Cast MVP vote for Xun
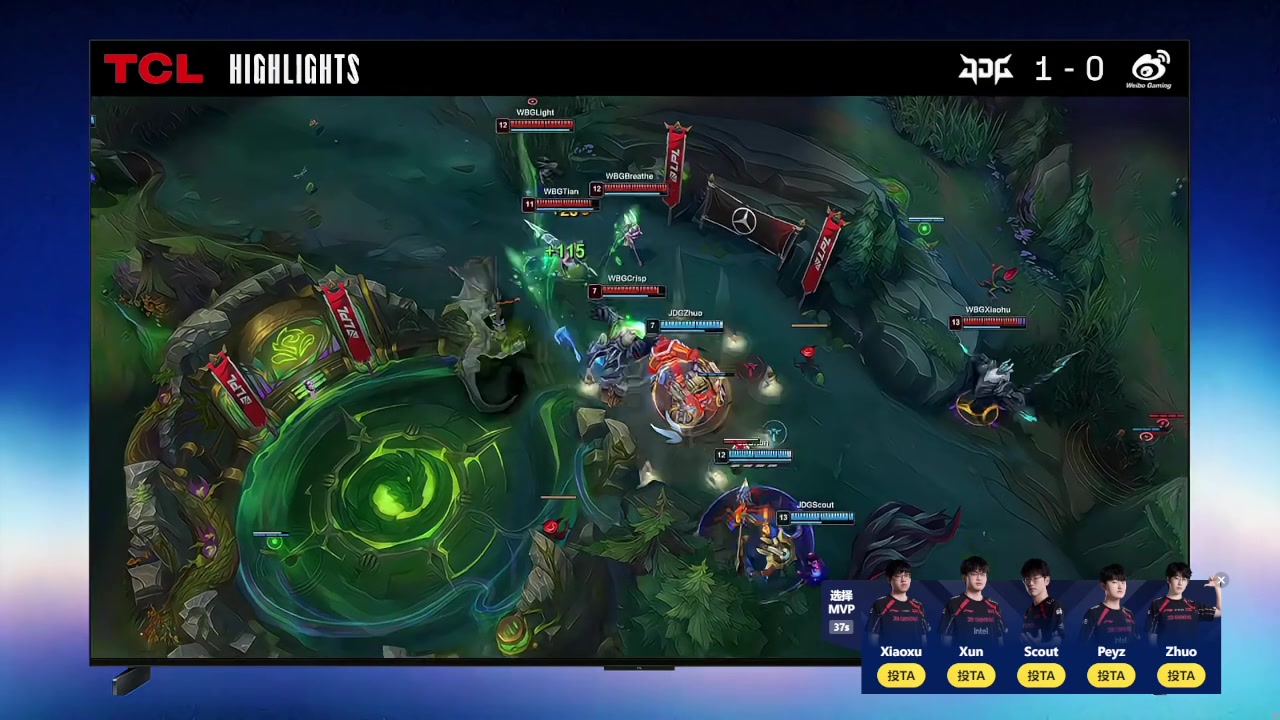Viewport: 1280px width, 720px height. pyautogui.click(x=971, y=676)
